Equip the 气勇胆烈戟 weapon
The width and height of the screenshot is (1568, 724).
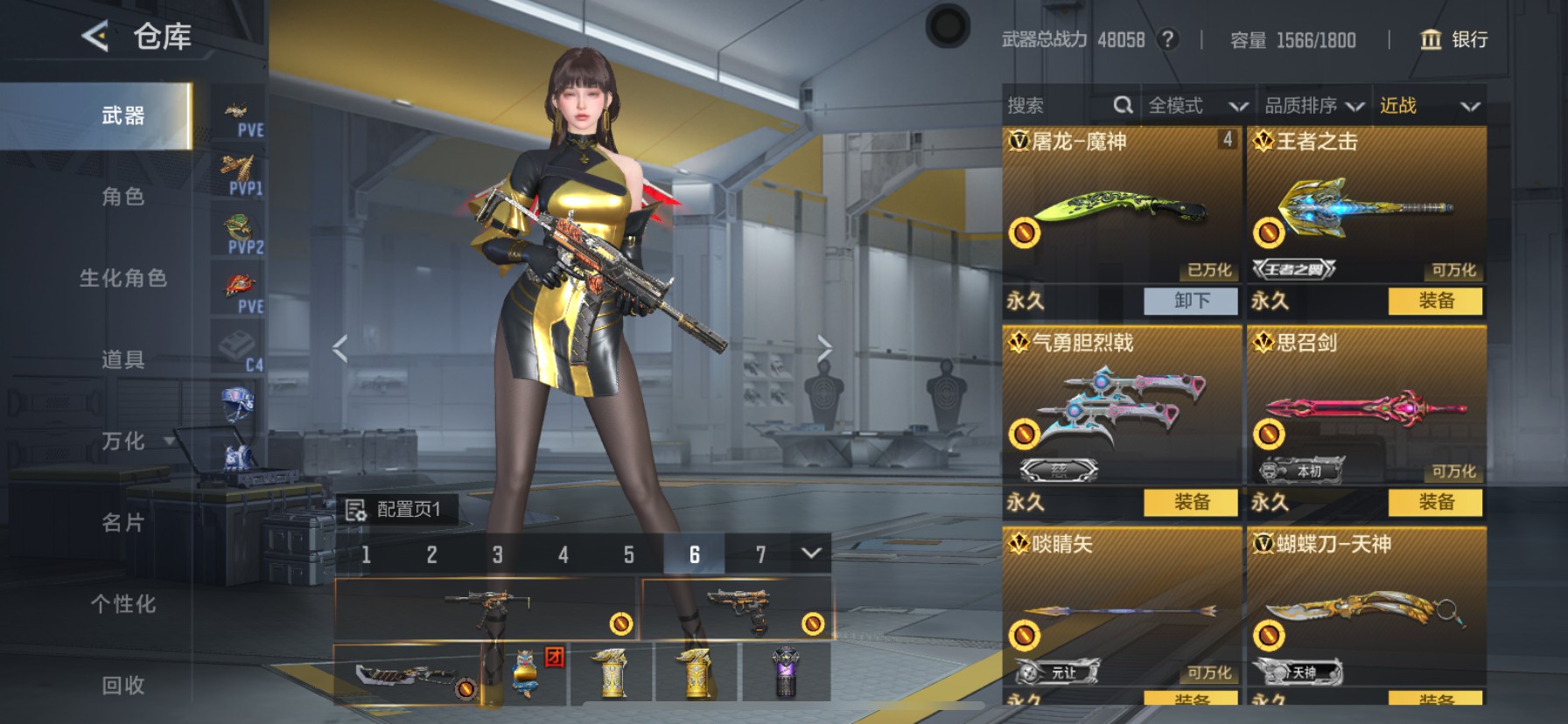[x=1191, y=502]
